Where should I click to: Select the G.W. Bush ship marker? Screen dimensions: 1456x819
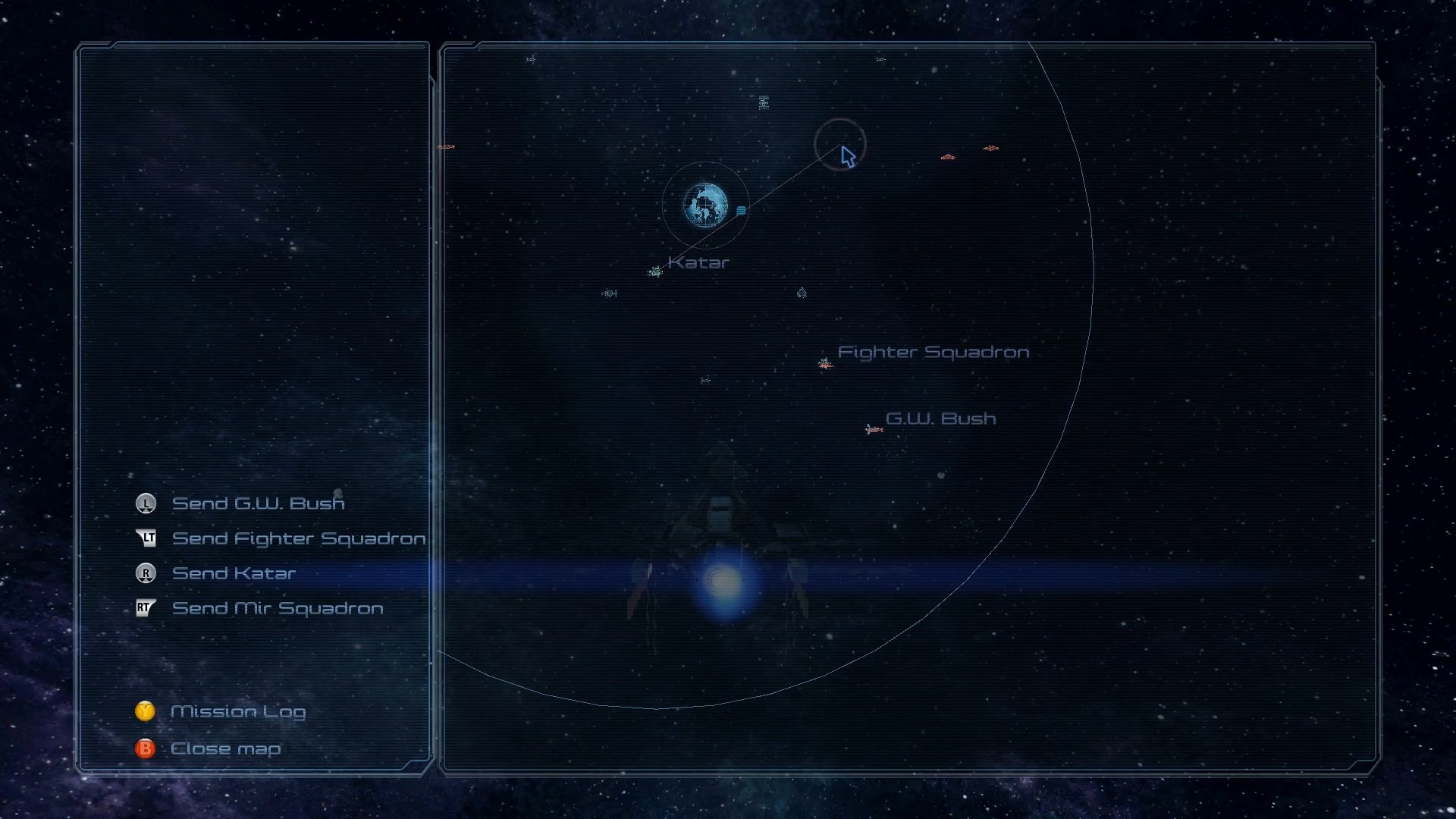(x=874, y=429)
